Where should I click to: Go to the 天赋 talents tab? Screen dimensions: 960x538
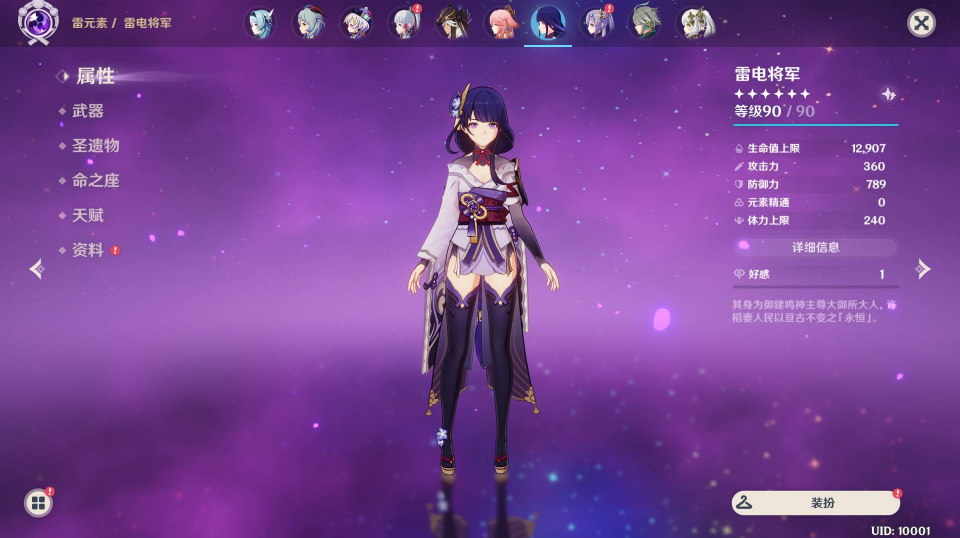(88, 216)
